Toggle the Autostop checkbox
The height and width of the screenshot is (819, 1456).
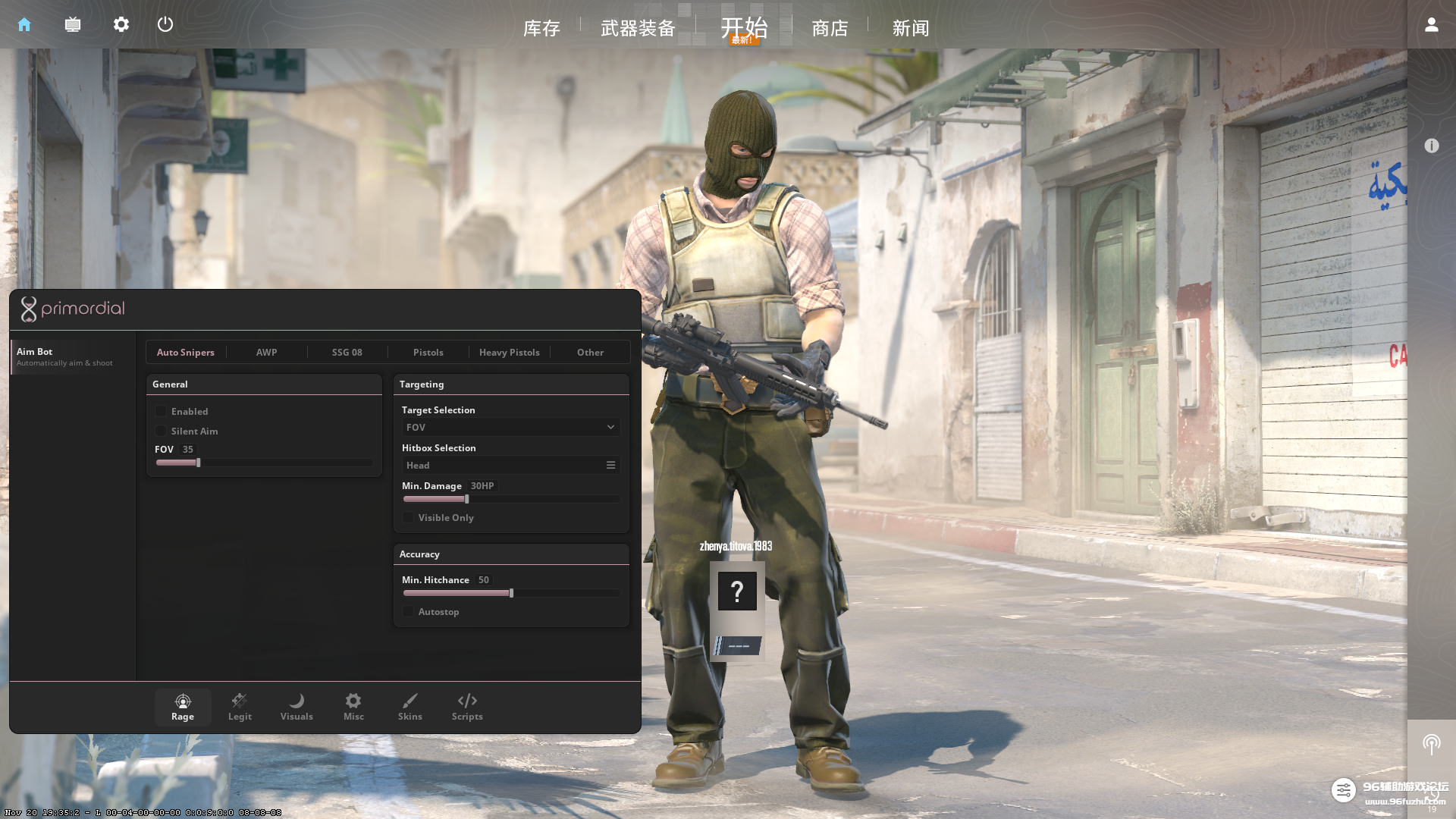point(408,611)
